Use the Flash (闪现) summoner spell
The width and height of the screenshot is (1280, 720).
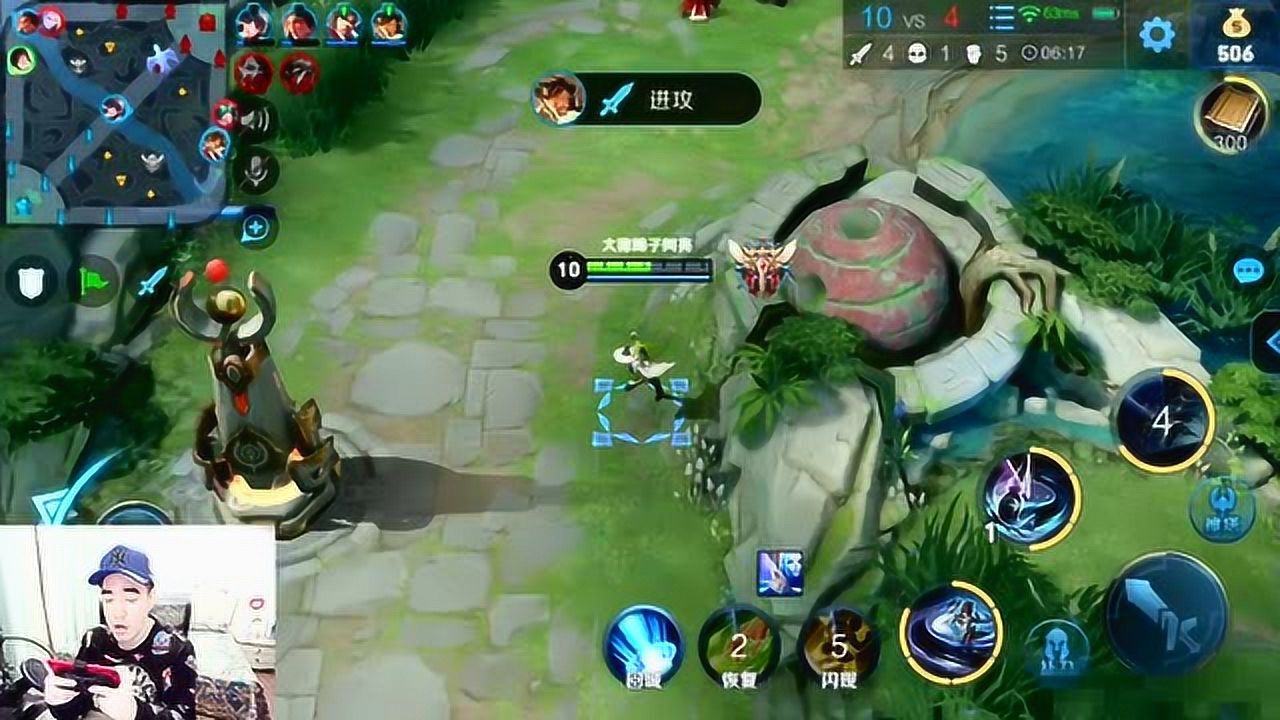[x=838, y=646]
